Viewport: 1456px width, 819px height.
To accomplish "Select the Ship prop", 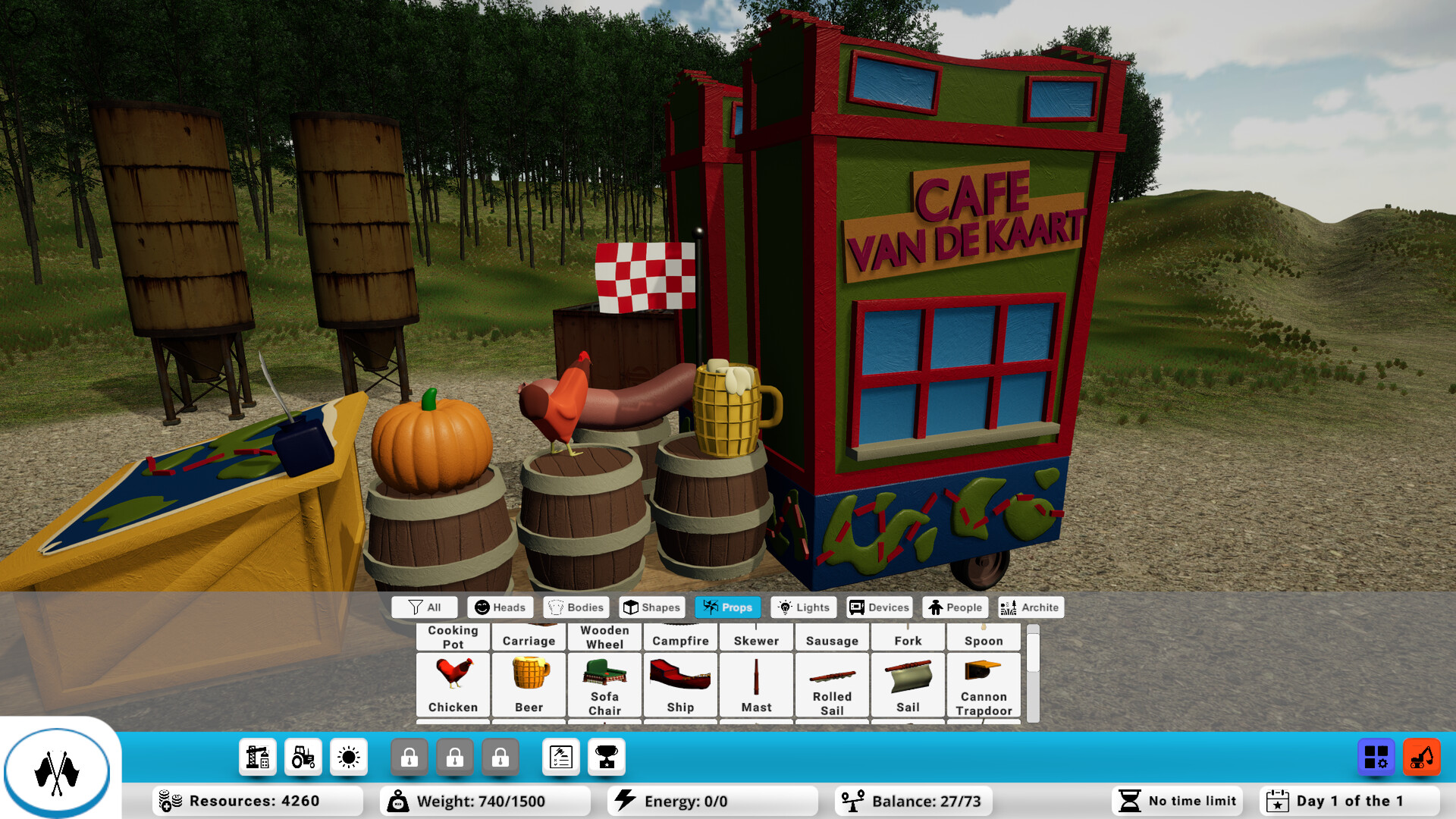I will point(680,685).
